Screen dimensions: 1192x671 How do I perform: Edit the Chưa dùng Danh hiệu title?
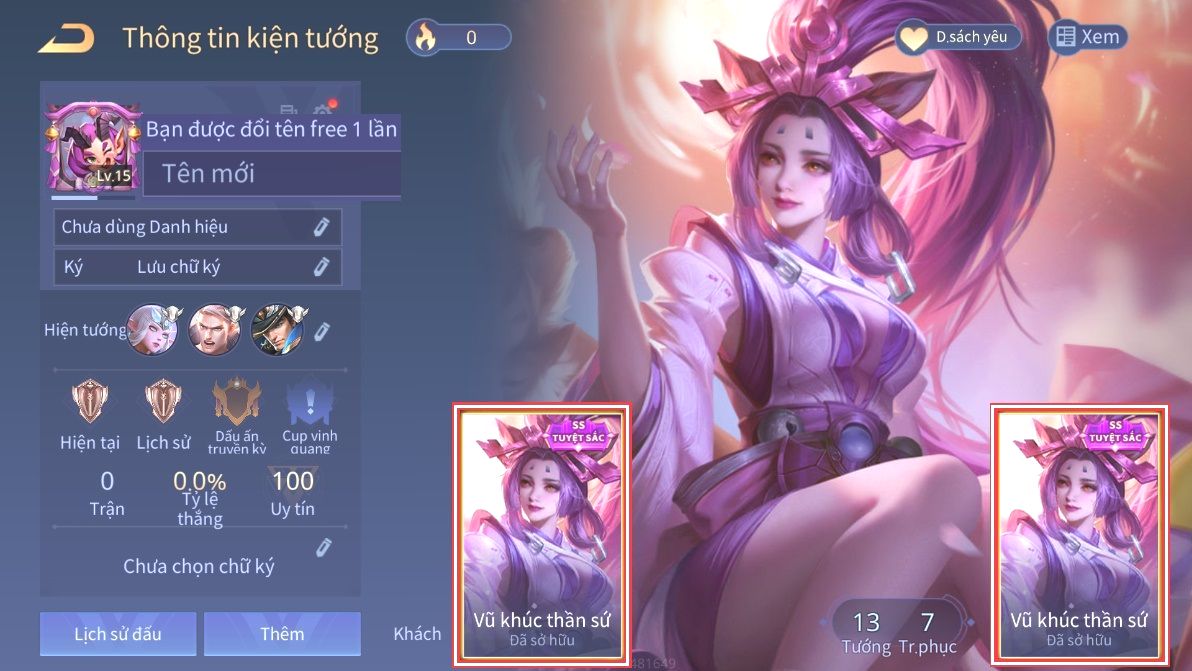pos(321,227)
